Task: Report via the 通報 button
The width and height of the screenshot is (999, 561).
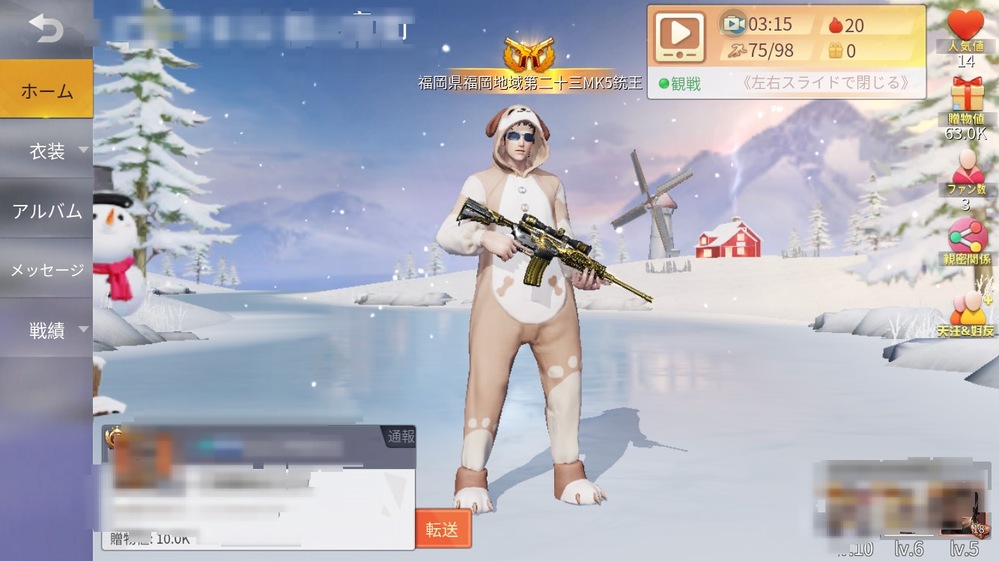Action: coord(400,437)
